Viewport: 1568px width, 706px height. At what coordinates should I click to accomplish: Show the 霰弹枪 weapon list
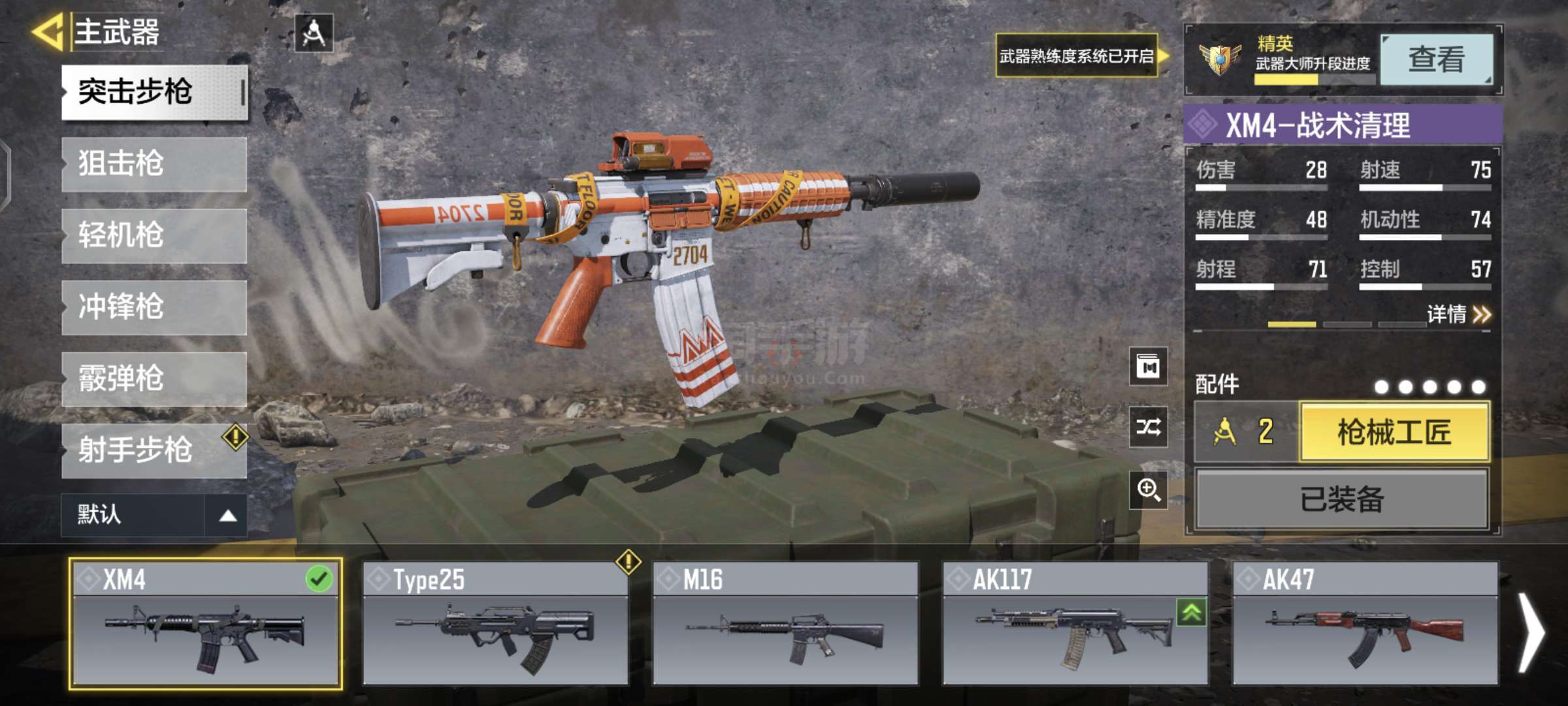click(154, 379)
